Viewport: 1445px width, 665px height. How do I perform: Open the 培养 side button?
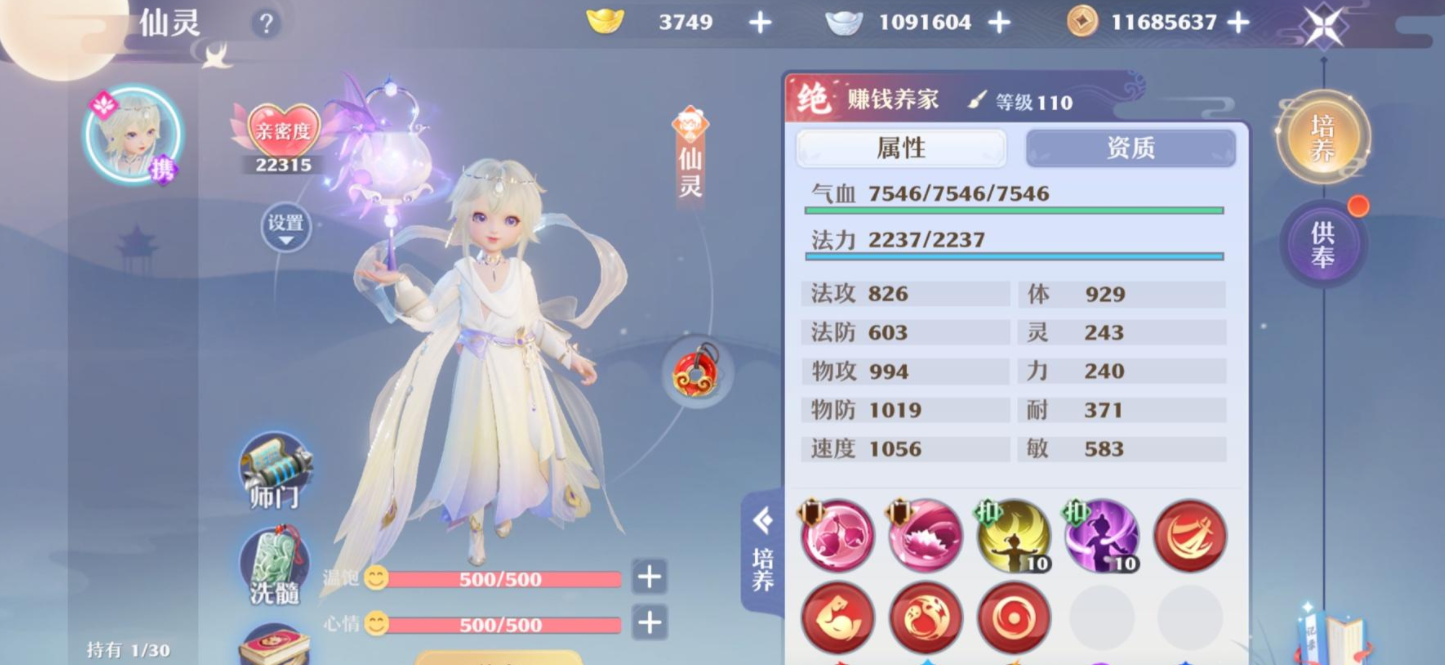1323,137
